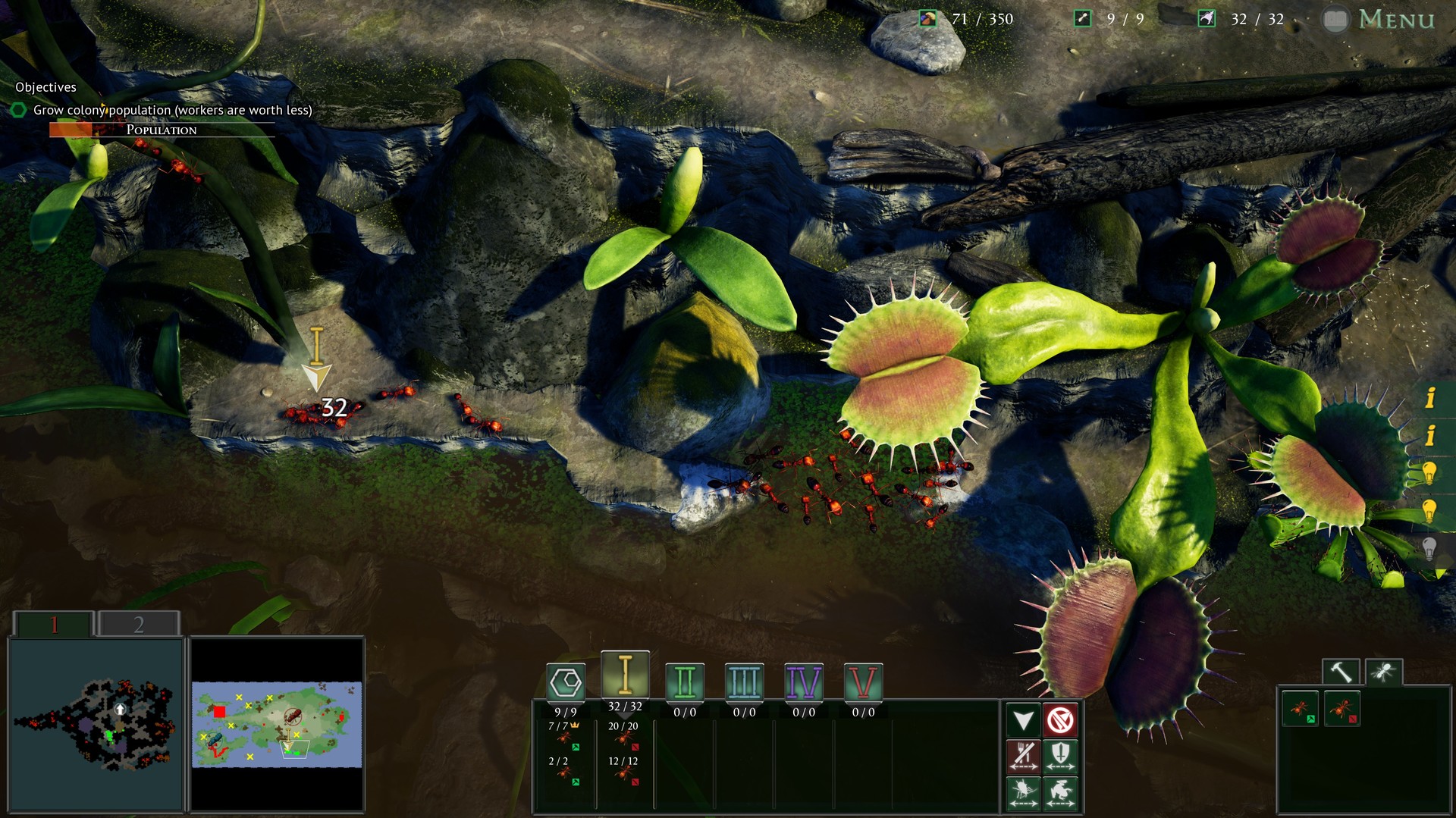This screenshot has width=1456, height=818.
Task: Click the Population progress bar
Action: click(x=163, y=130)
